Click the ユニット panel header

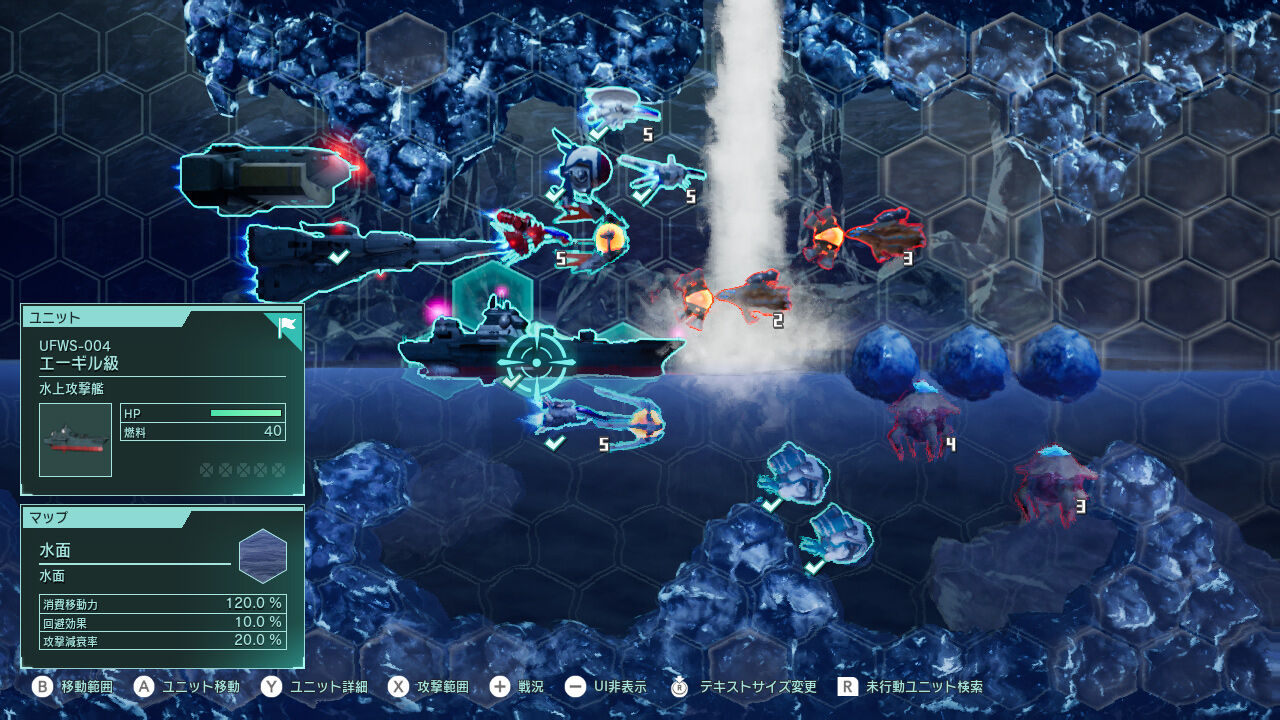(x=55, y=318)
